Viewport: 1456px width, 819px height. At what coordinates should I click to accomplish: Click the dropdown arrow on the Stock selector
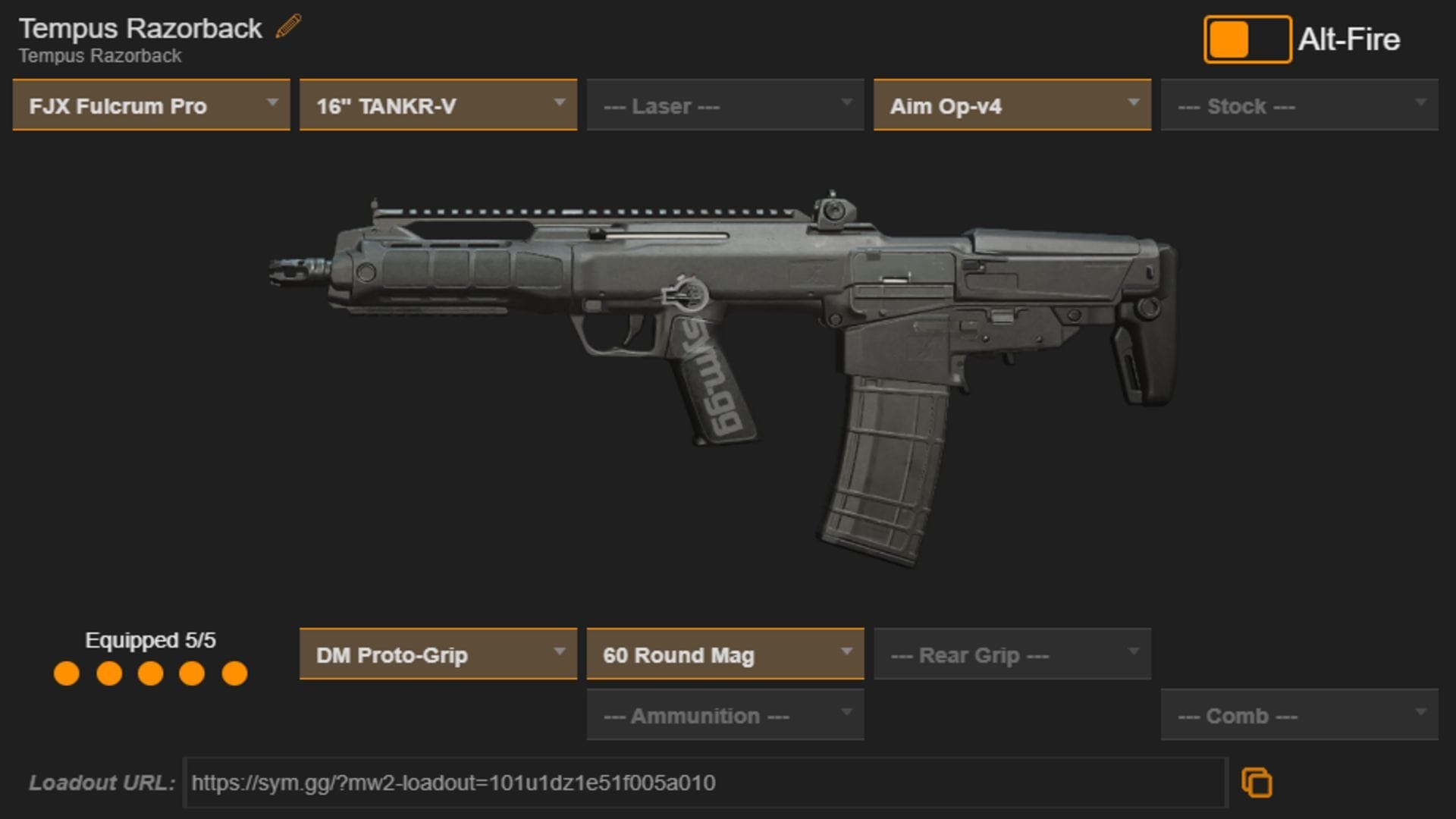point(1422,105)
